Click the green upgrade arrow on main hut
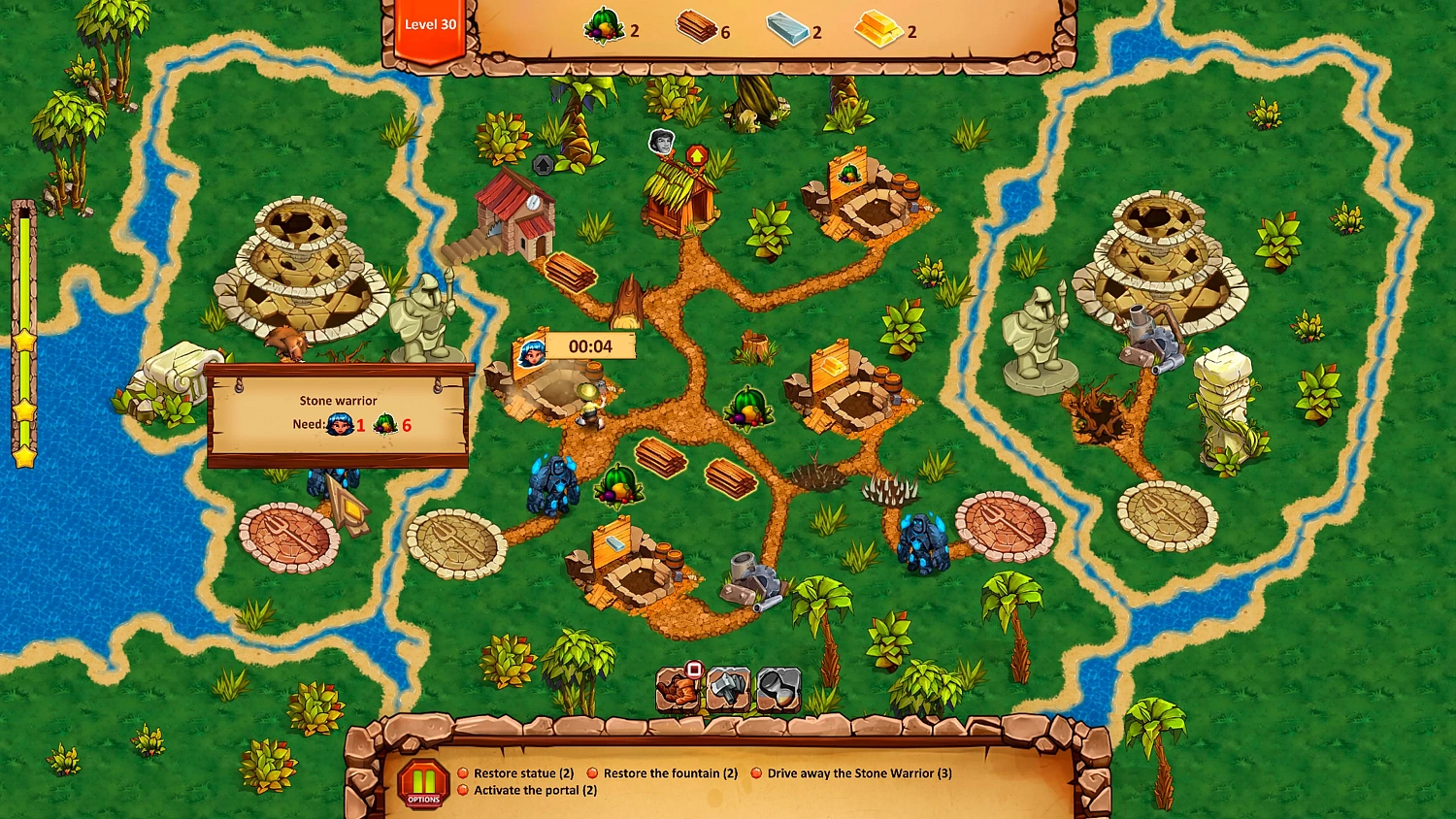Viewport: 1456px width, 819px height. pyautogui.click(x=697, y=155)
